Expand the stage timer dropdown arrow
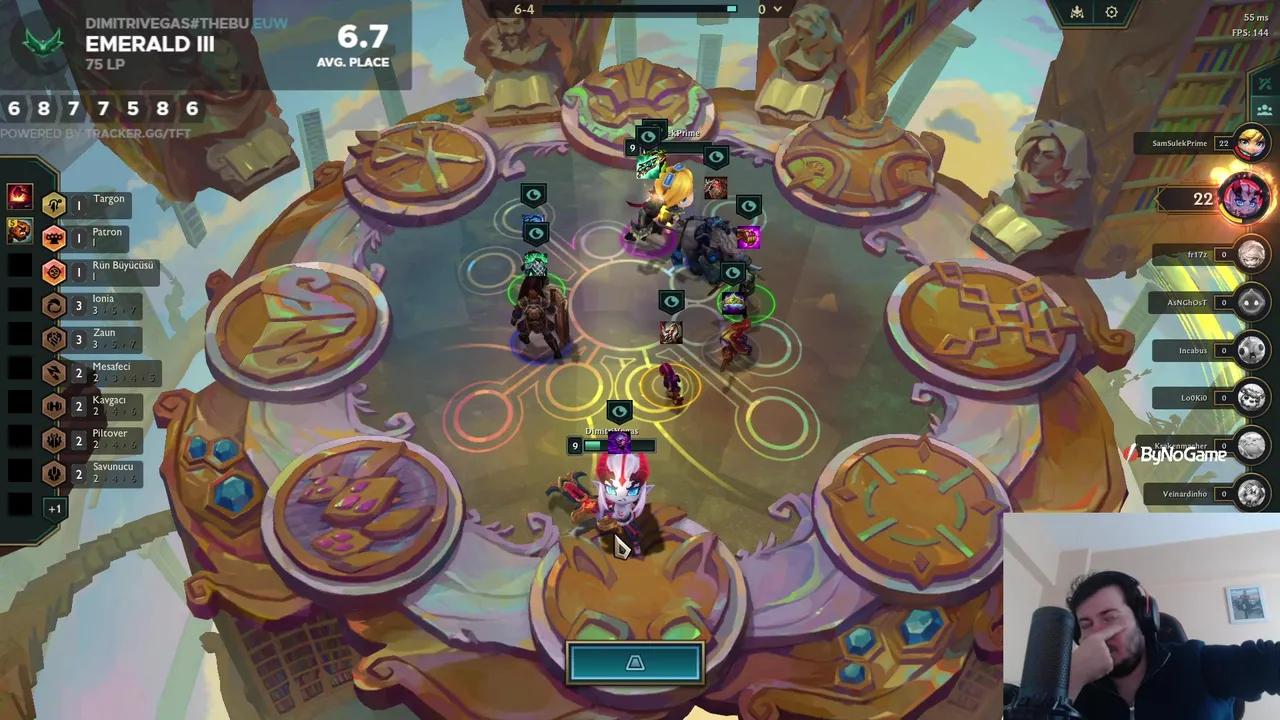 coord(778,10)
